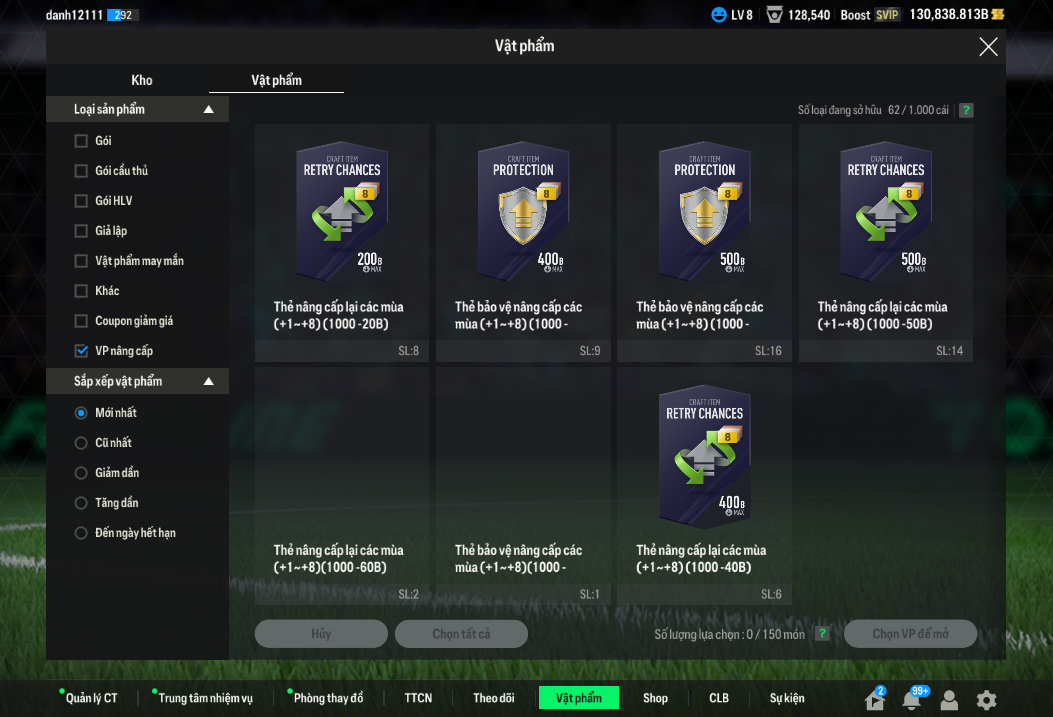Viewport: 1053px width, 717px height.
Task: Go to Phòng thay đồ
Action: (x=328, y=698)
